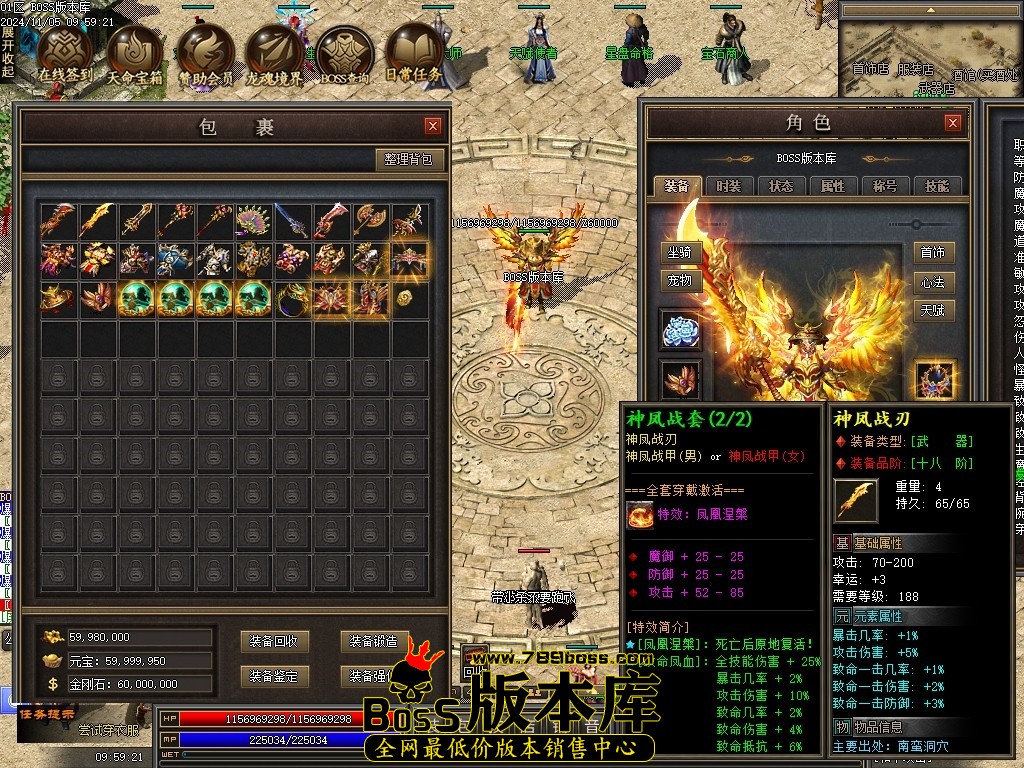The image size is (1024, 768).
Task: Switch to the 称号 title tab
Action: coord(885,187)
